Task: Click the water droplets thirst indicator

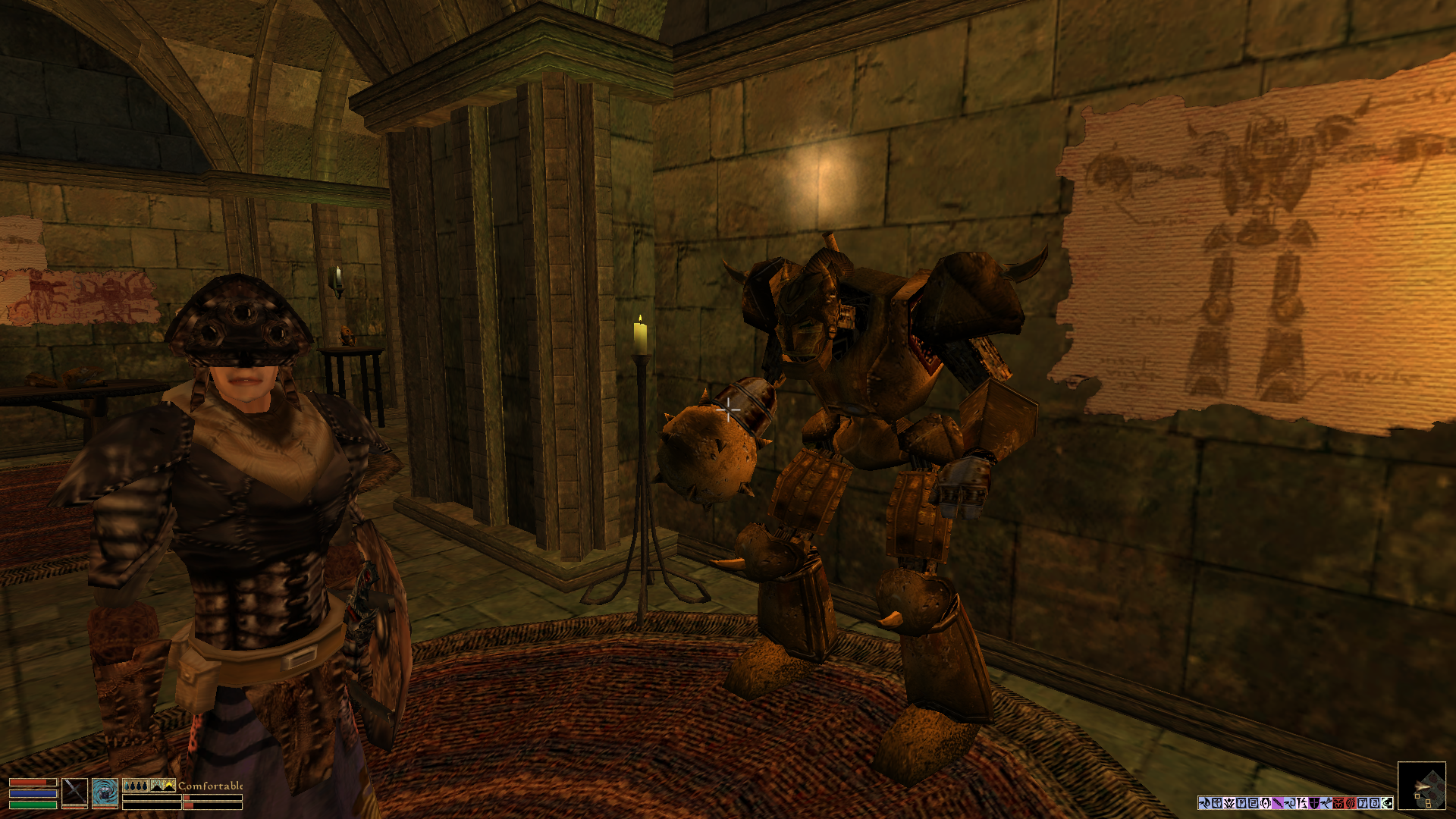Action: [135, 786]
